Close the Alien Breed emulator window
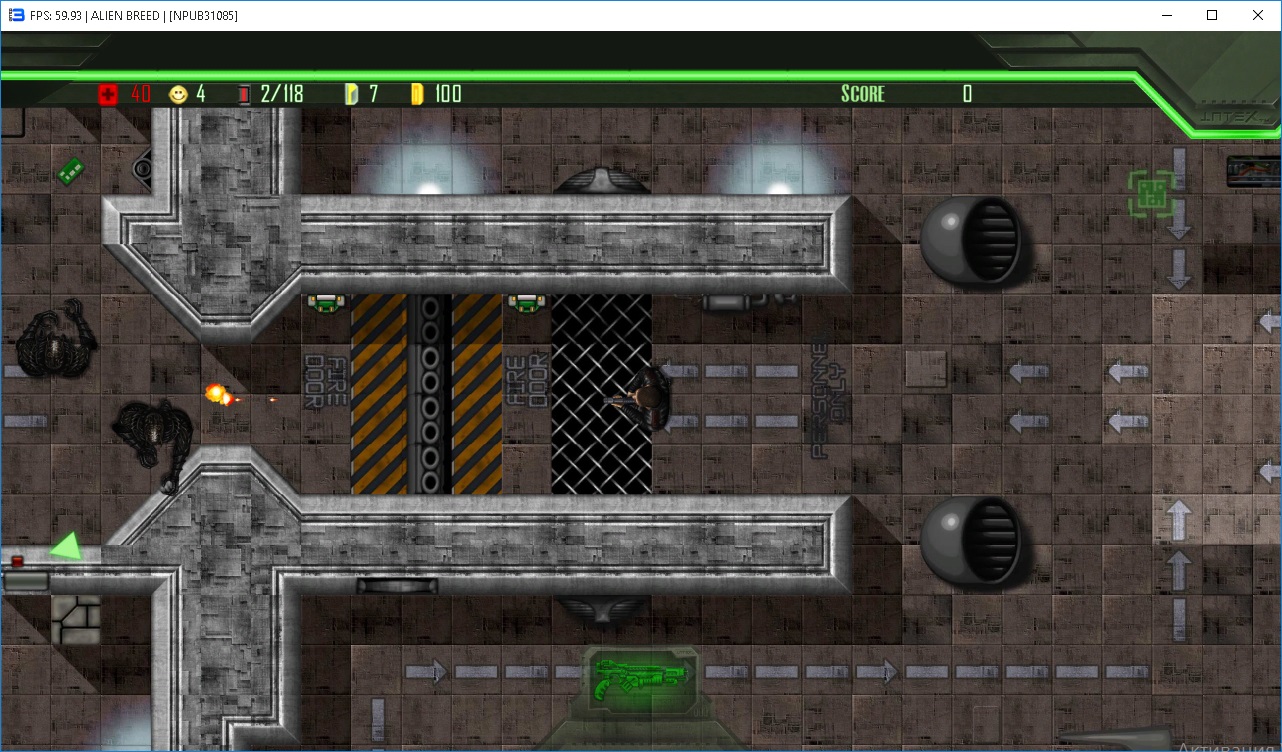Viewport: 1282px width, 752px height. (x=1258, y=15)
